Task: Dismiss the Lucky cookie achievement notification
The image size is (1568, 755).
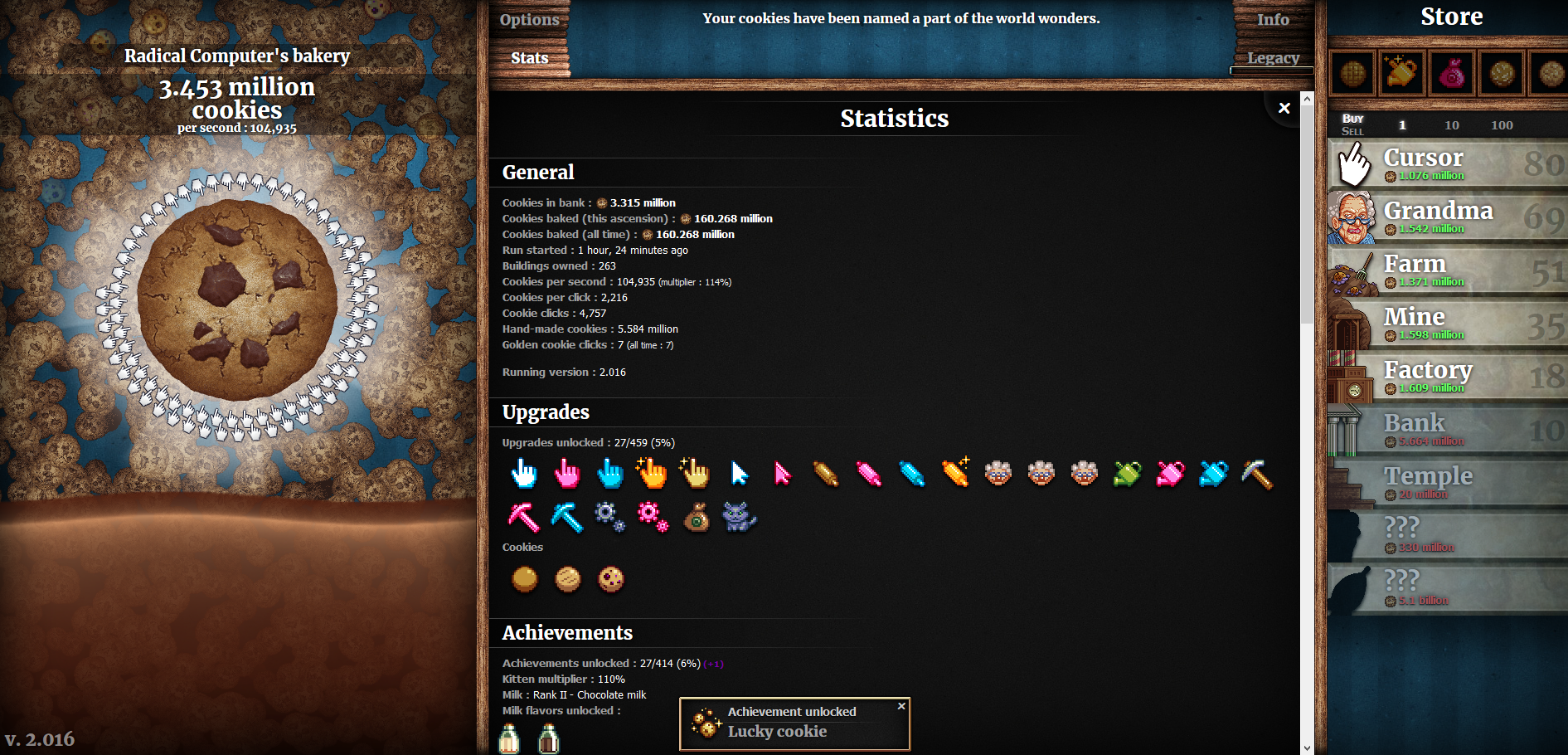Action: pyautogui.click(x=901, y=706)
